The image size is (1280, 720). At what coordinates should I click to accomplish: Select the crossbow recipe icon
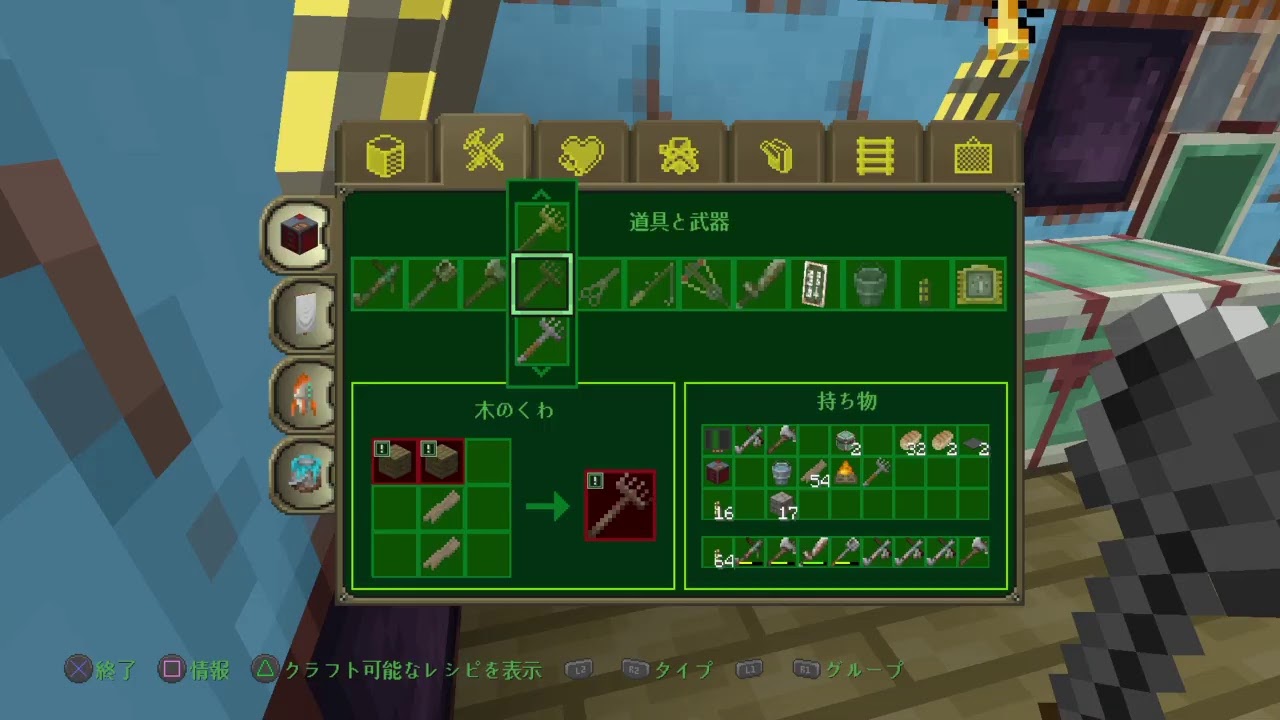coord(704,284)
